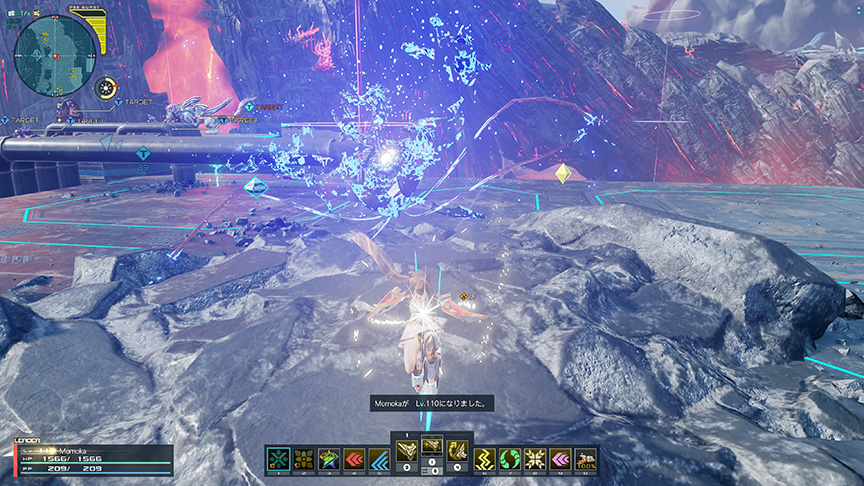
Task: Trigger the blue double-chevron skill
Action: [379, 460]
